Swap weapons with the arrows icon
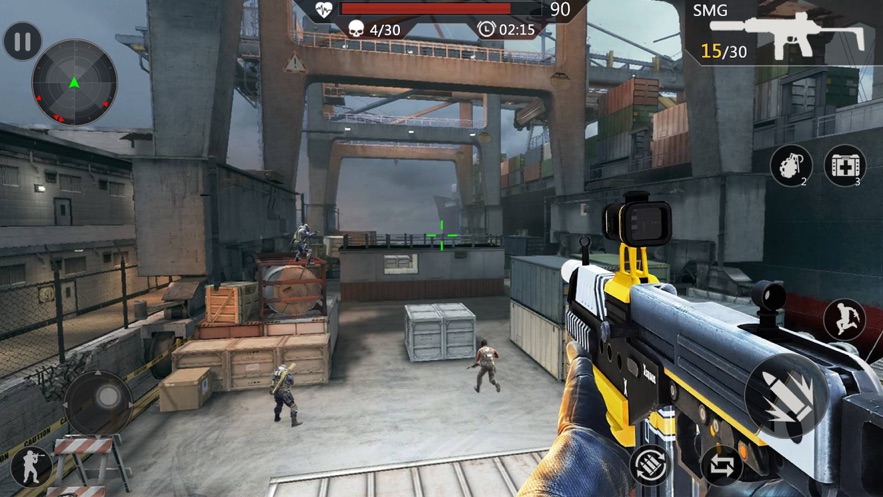The image size is (883, 497). pyautogui.click(x=721, y=465)
